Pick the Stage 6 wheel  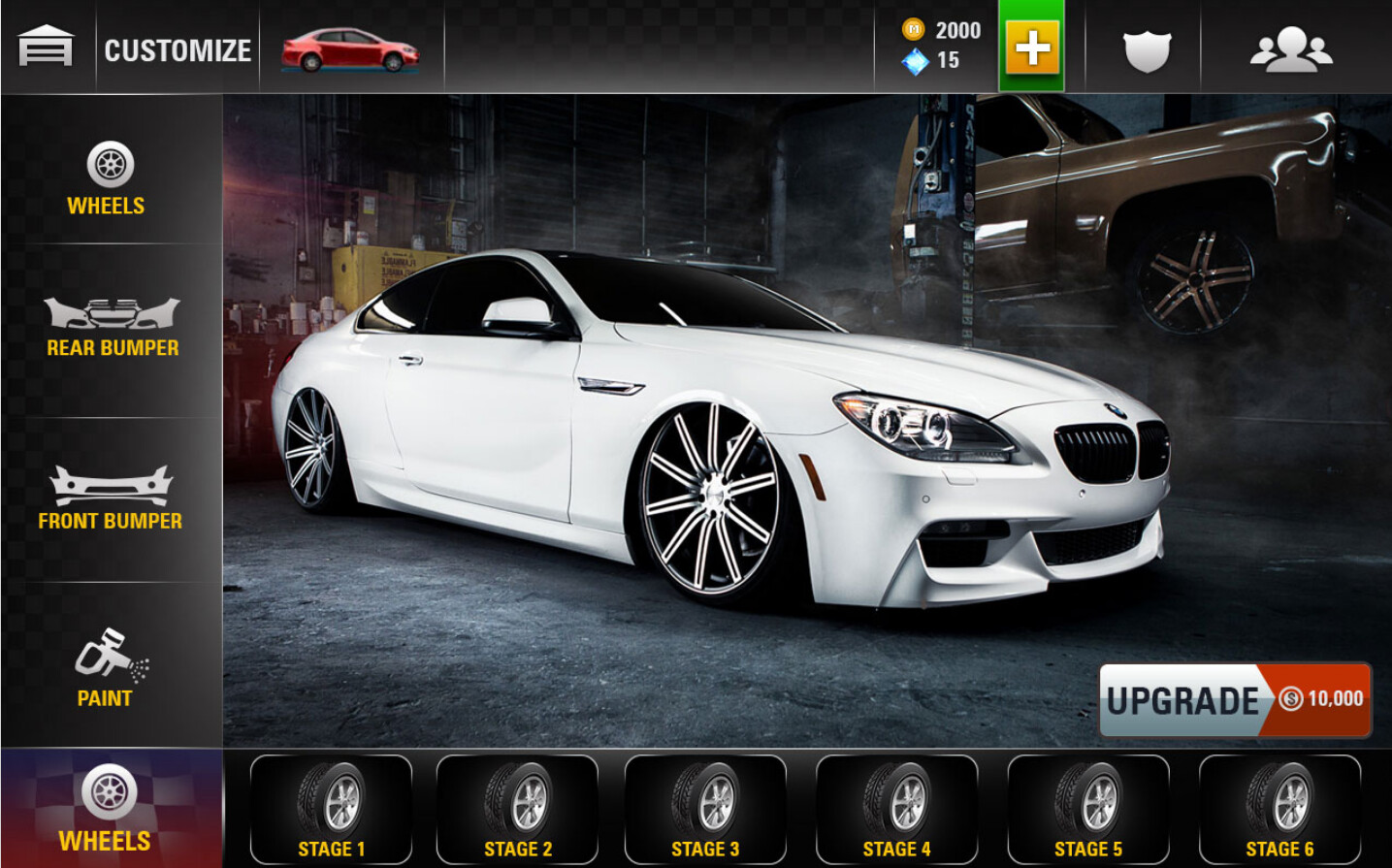[1279, 810]
